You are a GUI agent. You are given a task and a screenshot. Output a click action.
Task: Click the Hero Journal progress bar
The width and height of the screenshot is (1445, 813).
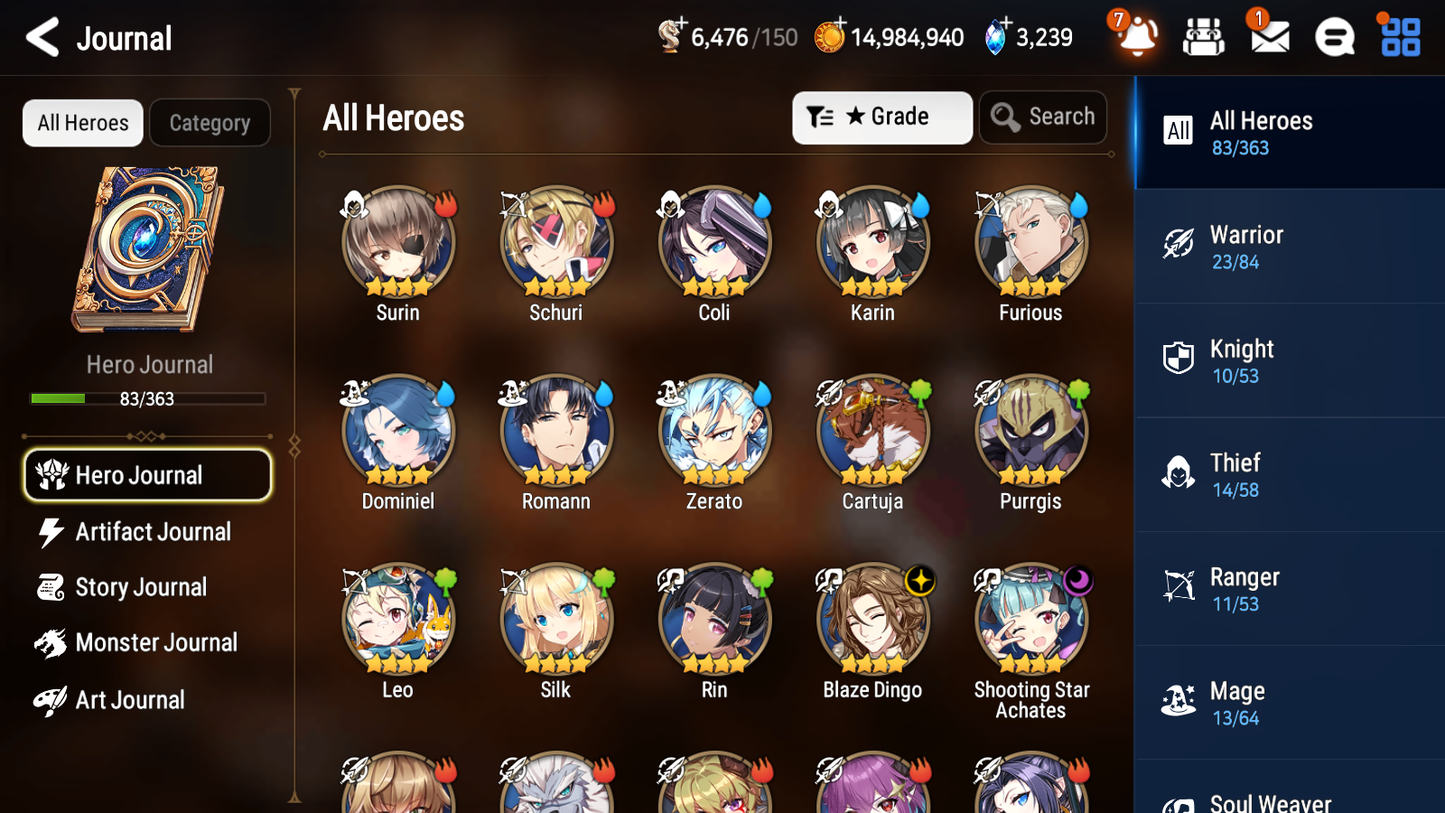(148, 398)
